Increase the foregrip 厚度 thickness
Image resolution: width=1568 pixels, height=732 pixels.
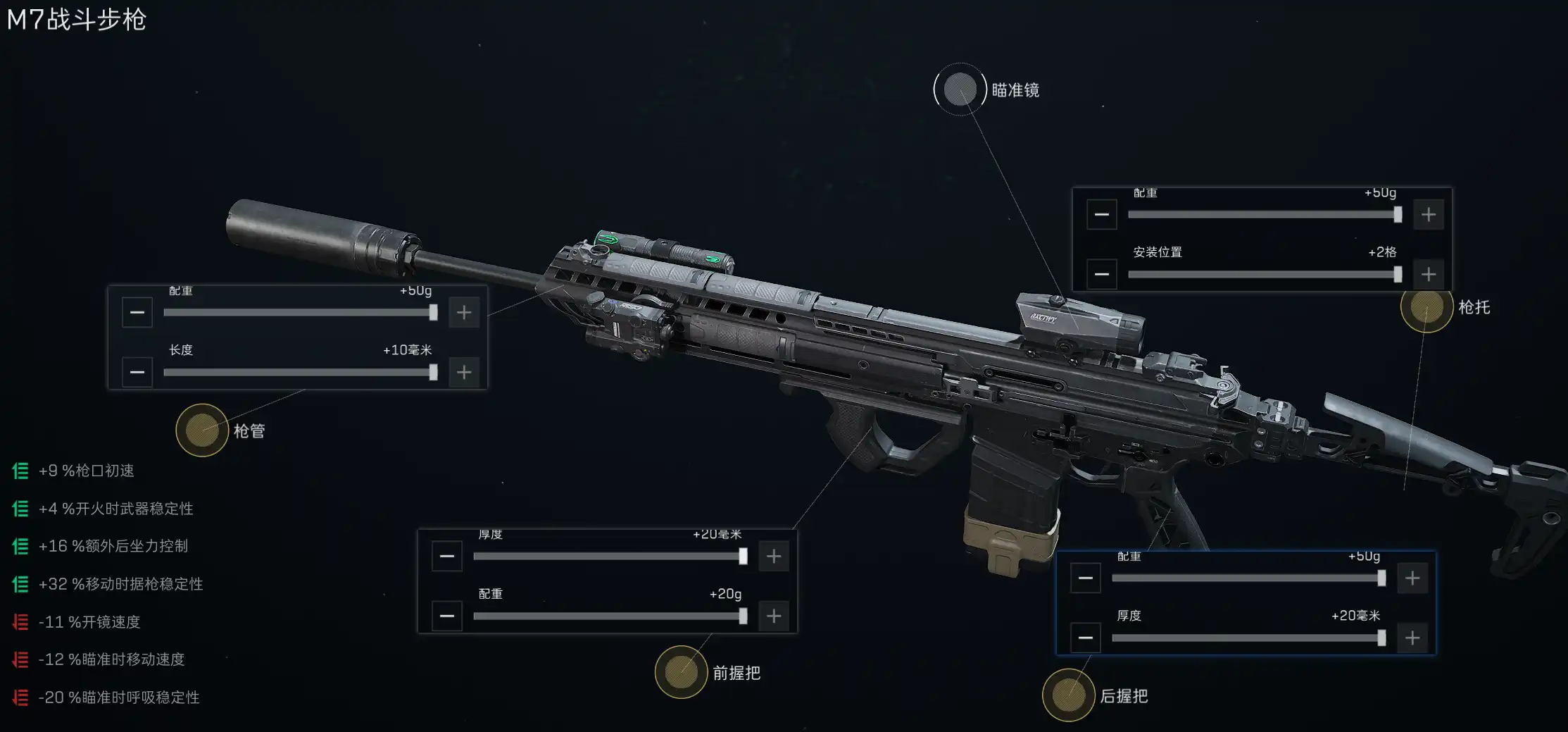[x=774, y=557]
